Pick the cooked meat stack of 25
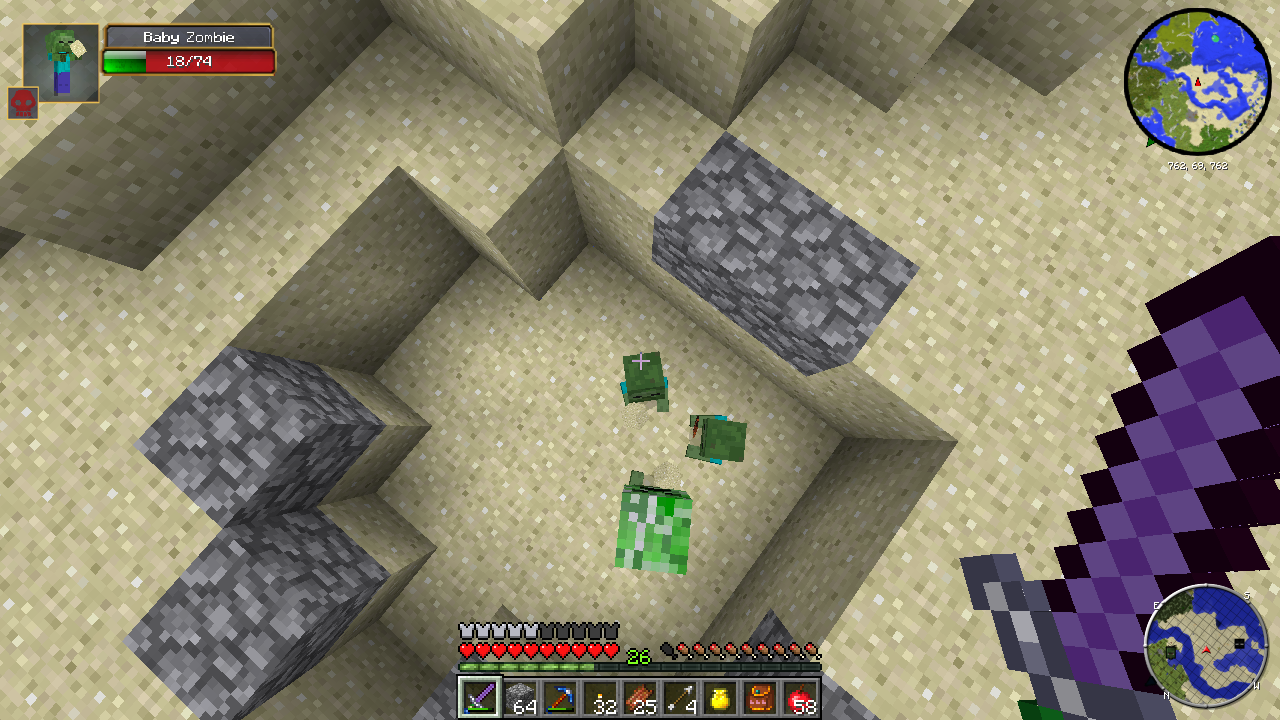This screenshot has width=1280, height=720. [640, 697]
